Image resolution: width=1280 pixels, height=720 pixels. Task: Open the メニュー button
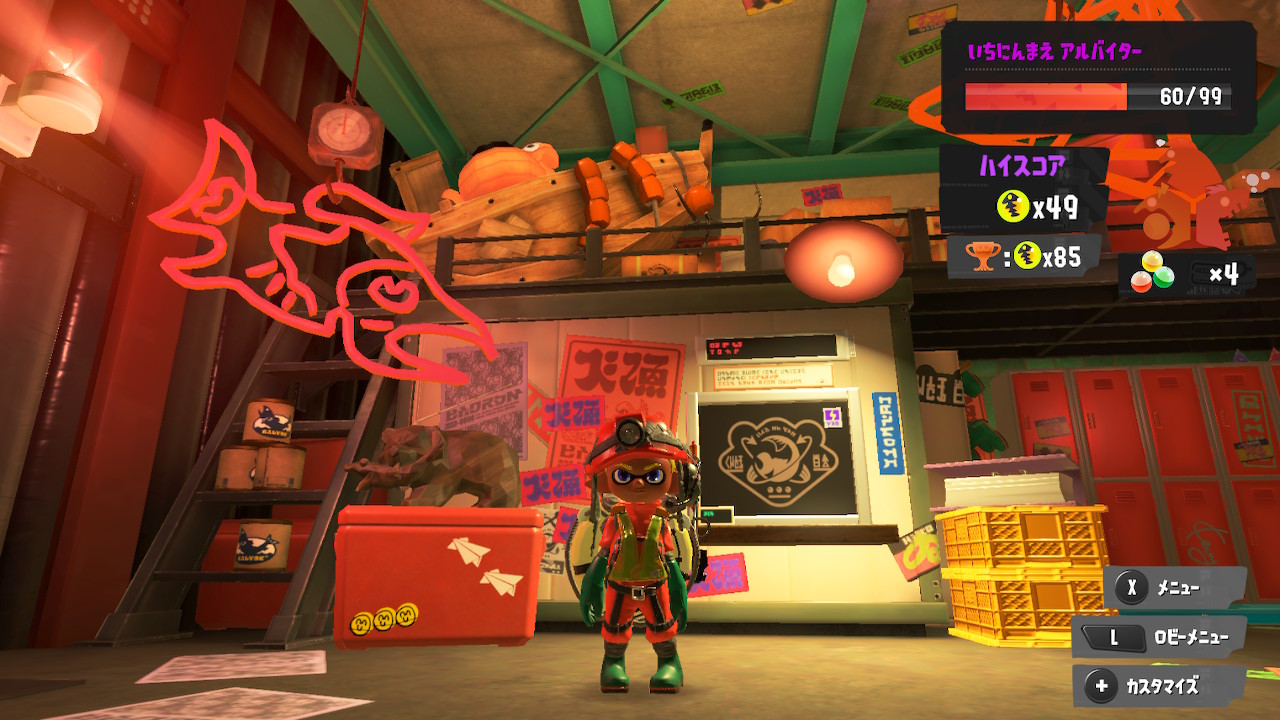(1174, 588)
